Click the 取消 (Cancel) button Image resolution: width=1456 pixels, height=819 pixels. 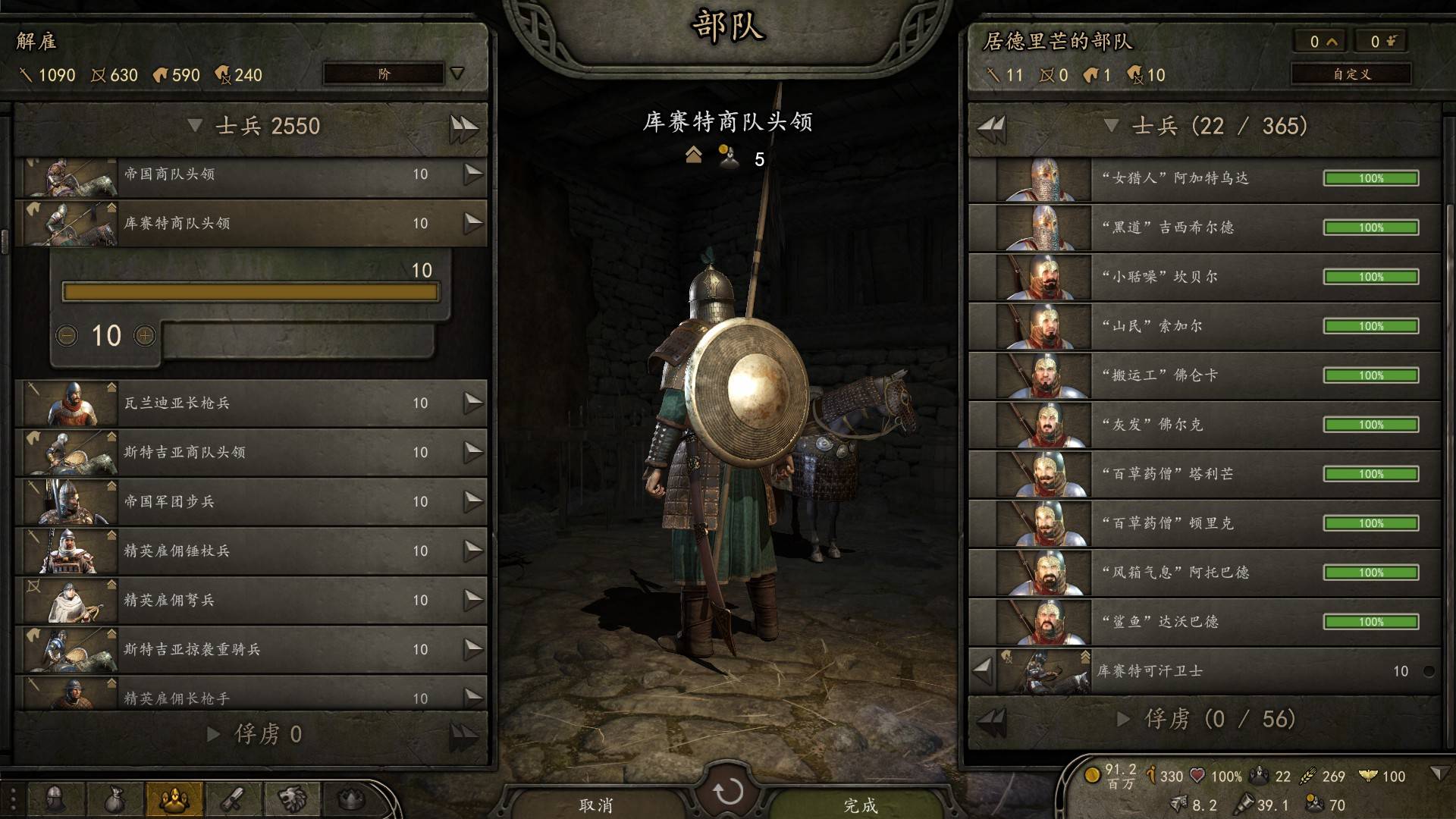point(595,805)
